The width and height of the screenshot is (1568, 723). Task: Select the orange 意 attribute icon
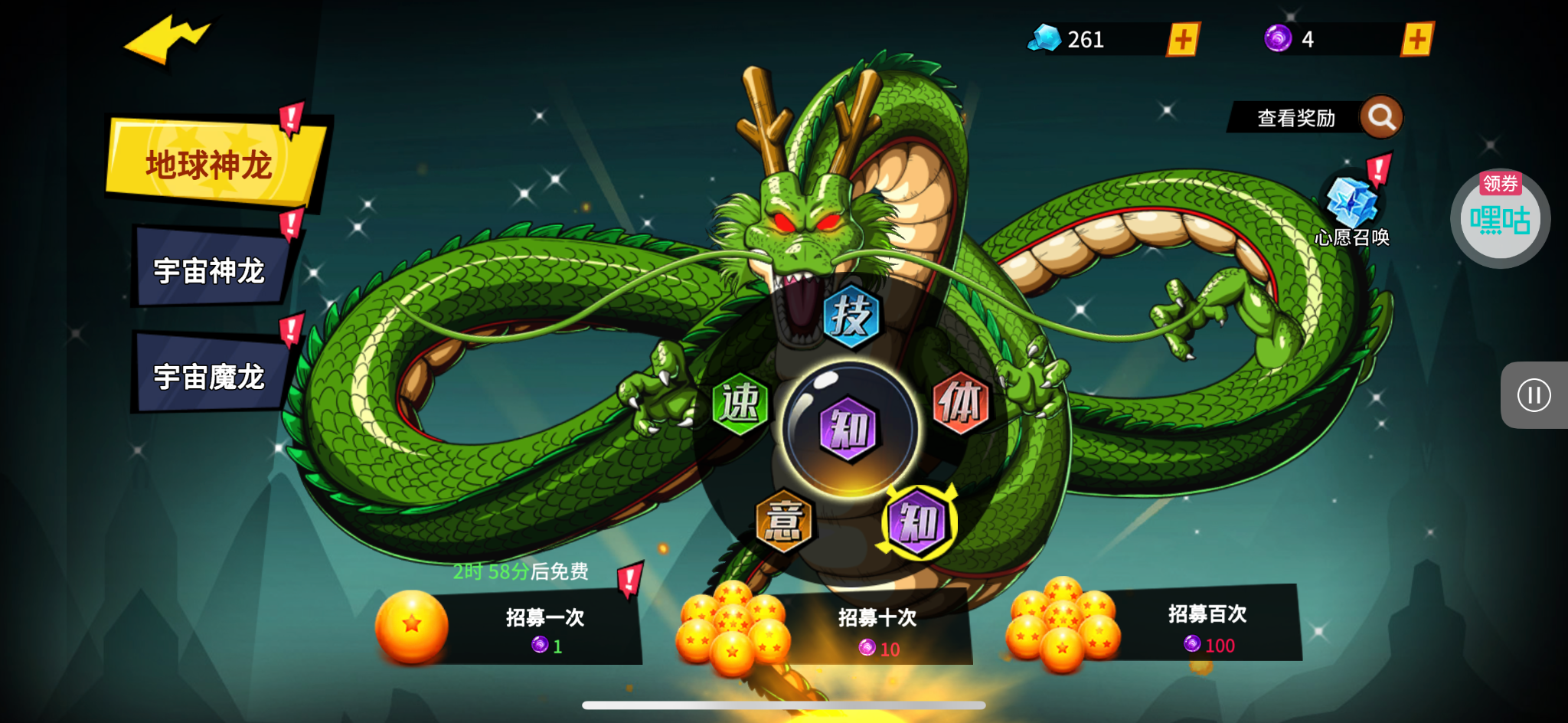[x=783, y=522]
